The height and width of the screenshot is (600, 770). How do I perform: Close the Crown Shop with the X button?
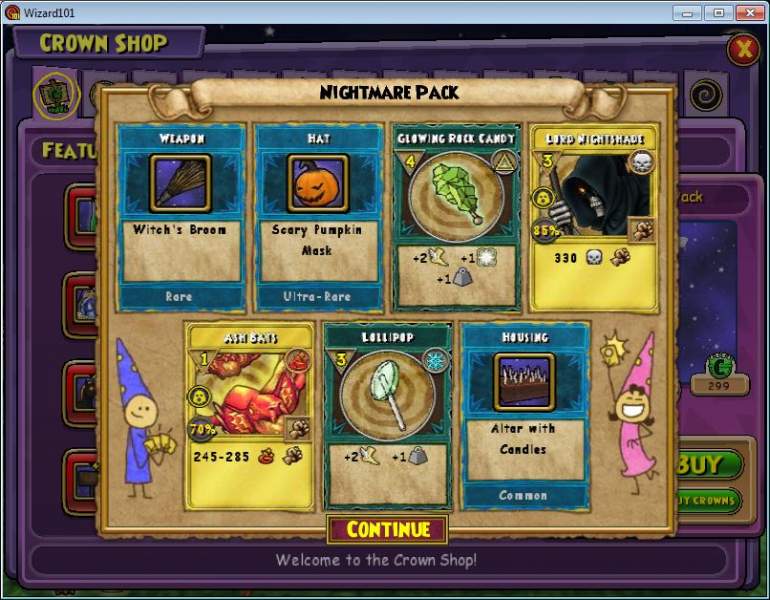tap(742, 48)
